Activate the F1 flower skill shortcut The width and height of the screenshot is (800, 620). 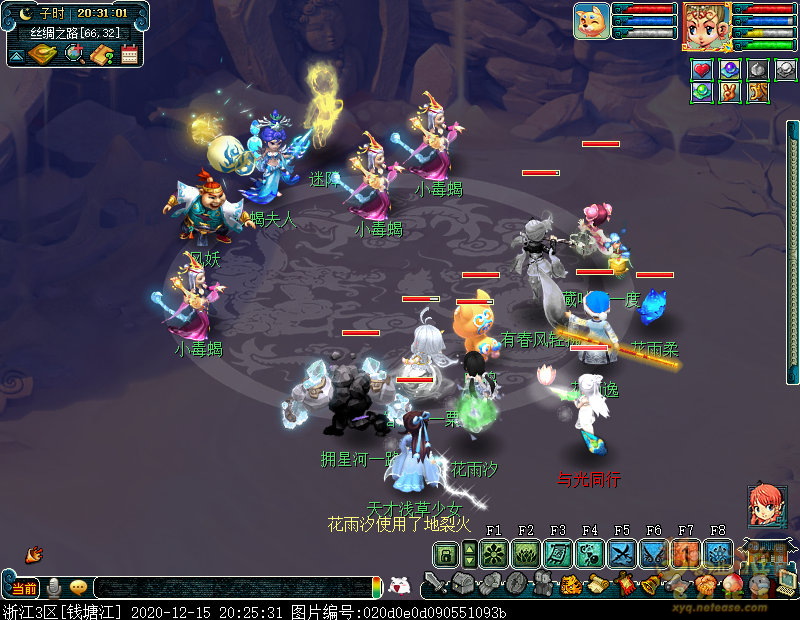coord(493,553)
